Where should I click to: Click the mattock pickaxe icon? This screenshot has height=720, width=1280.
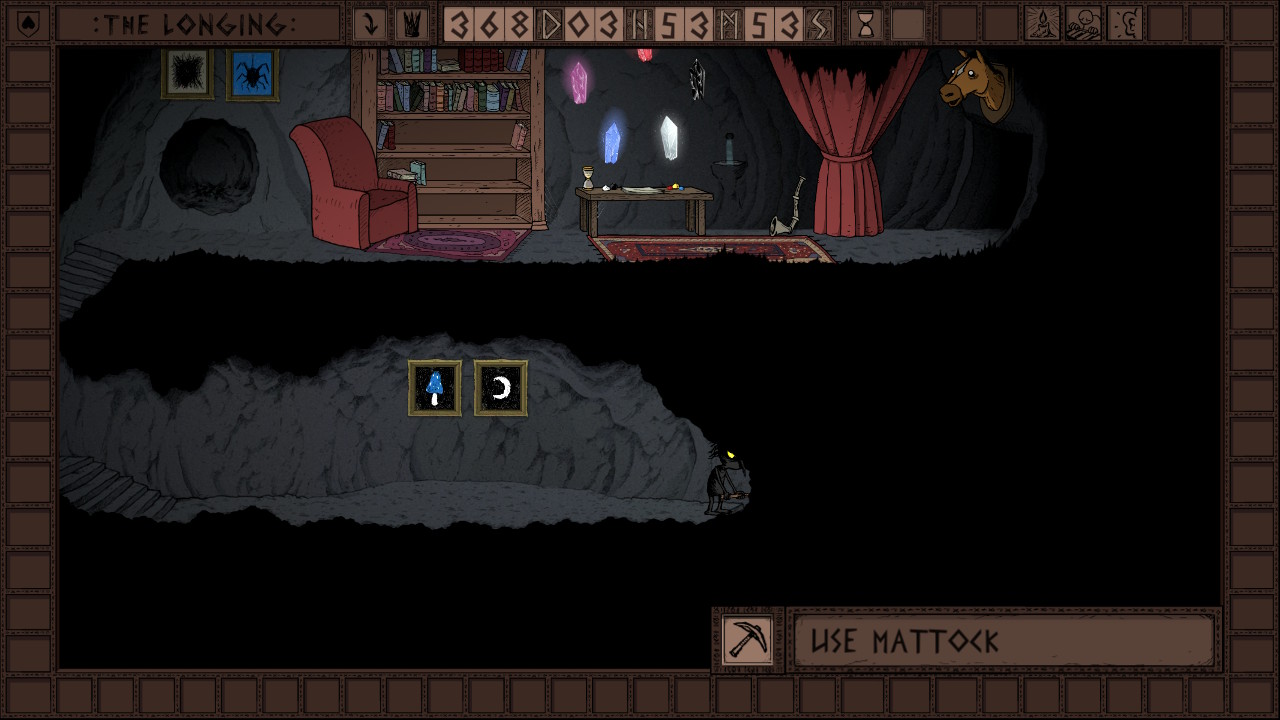pyautogui.click(x=748, y=640)
